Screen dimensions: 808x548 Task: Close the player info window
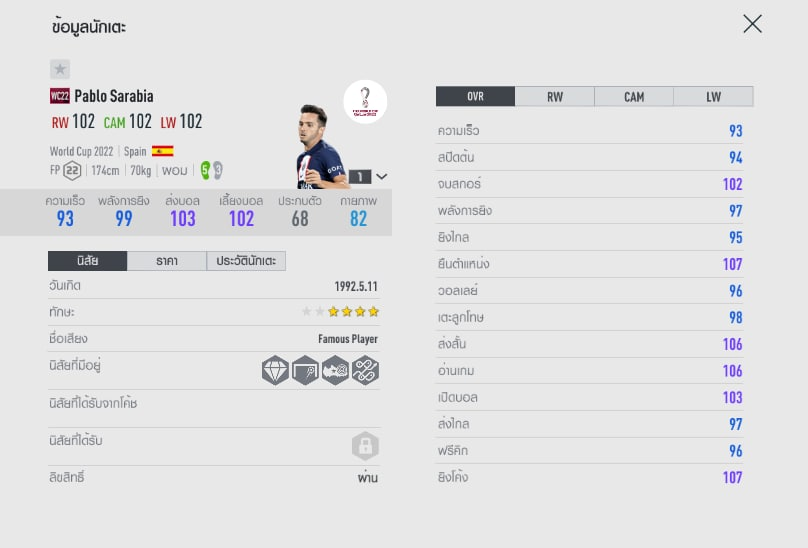click(x=752, y=24)
